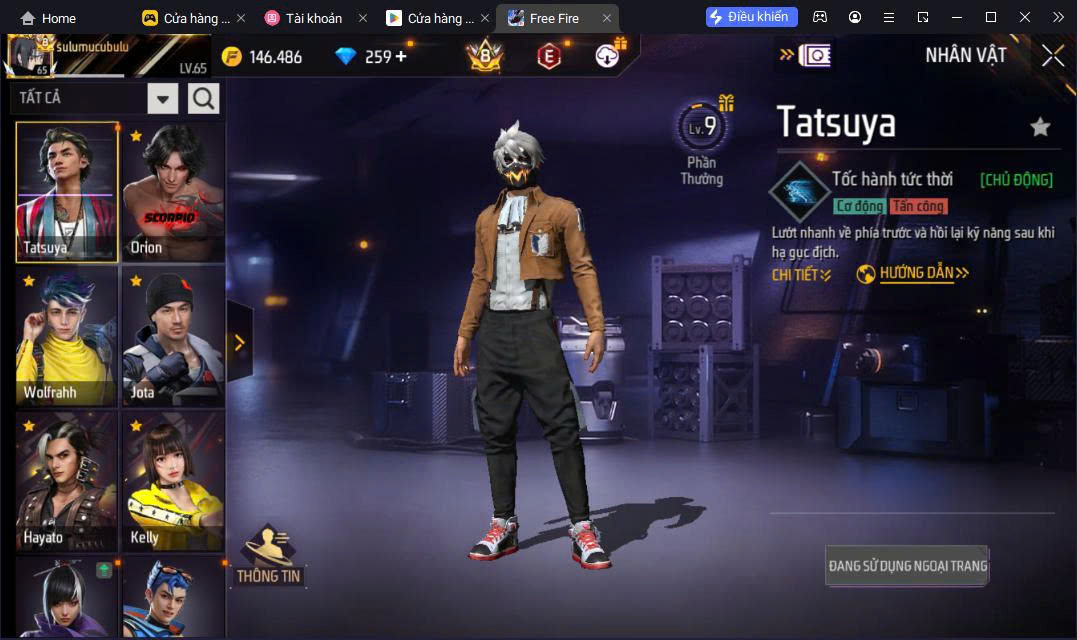Open the THÔNG TIN info panel
Screen dimensions: 1077x640
[269, 556]
